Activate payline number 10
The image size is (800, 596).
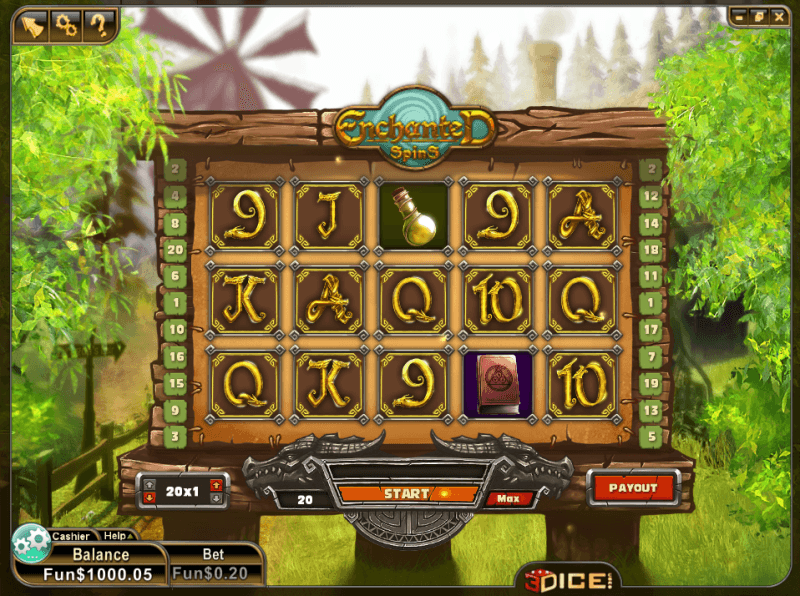pos(176,329)
